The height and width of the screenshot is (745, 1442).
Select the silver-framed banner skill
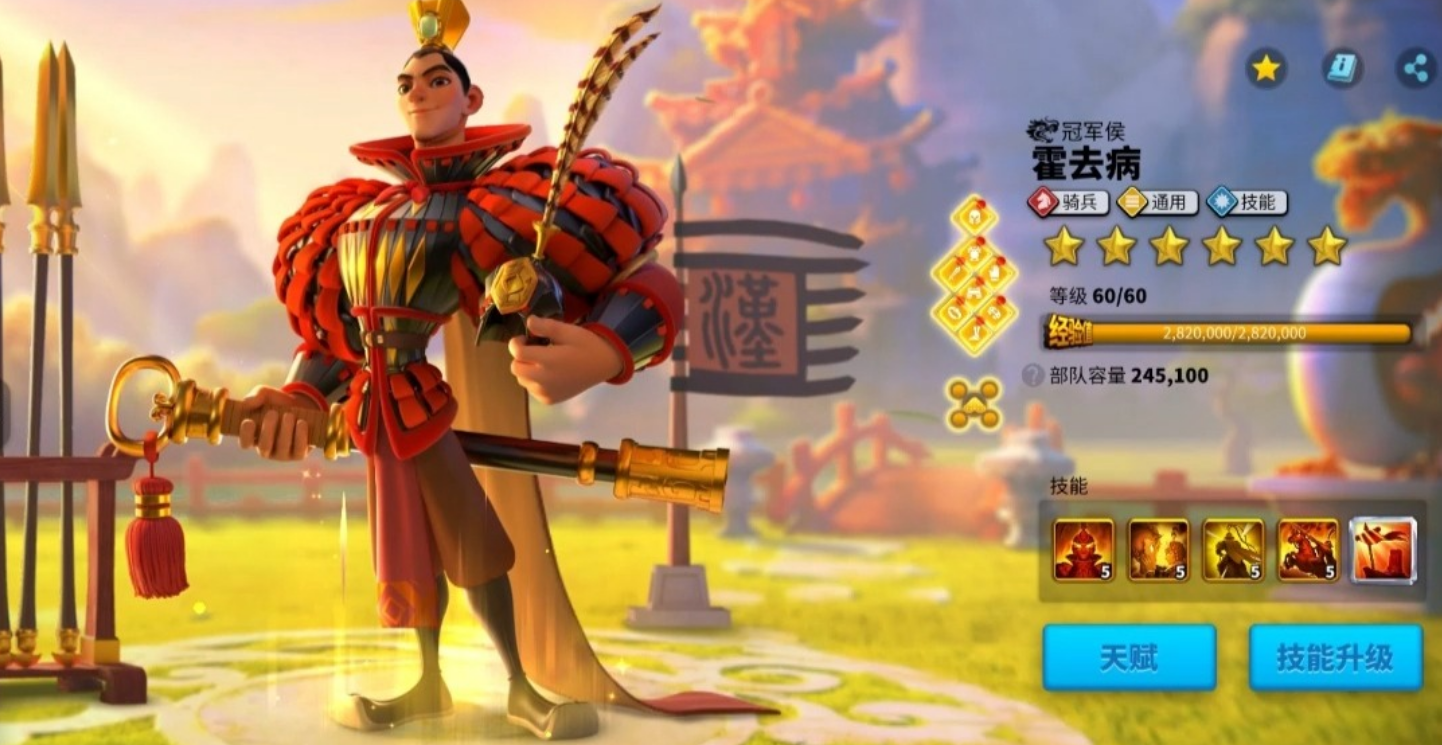1383,549
